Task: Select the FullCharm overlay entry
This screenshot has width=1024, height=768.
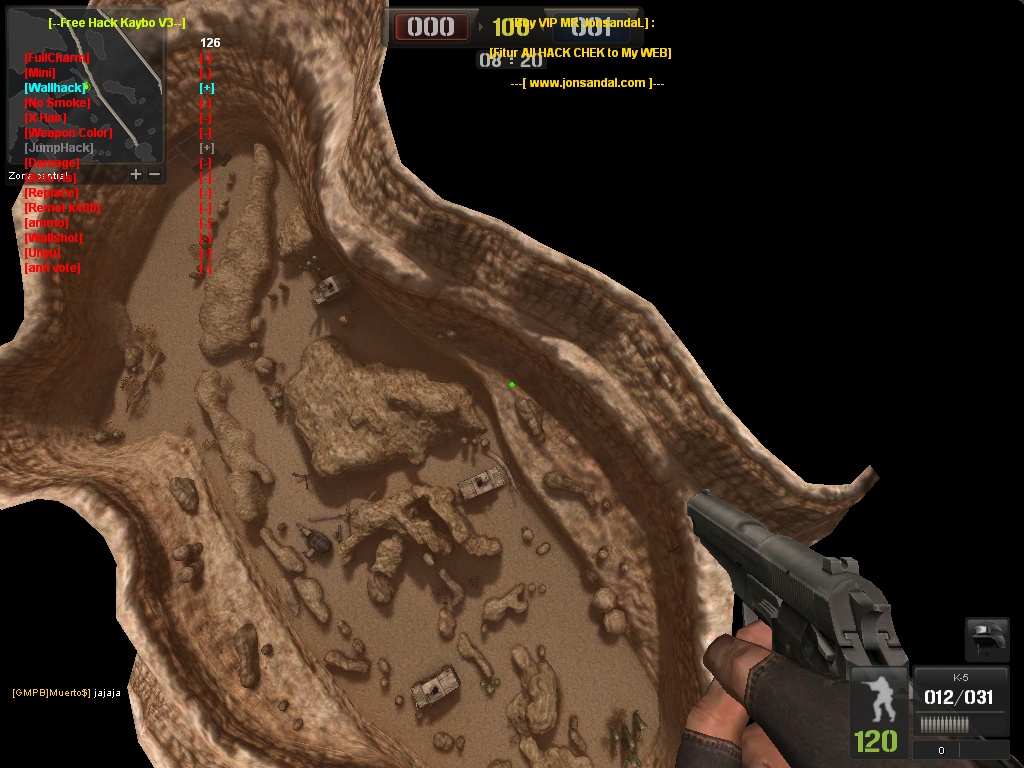Action: 56,58
